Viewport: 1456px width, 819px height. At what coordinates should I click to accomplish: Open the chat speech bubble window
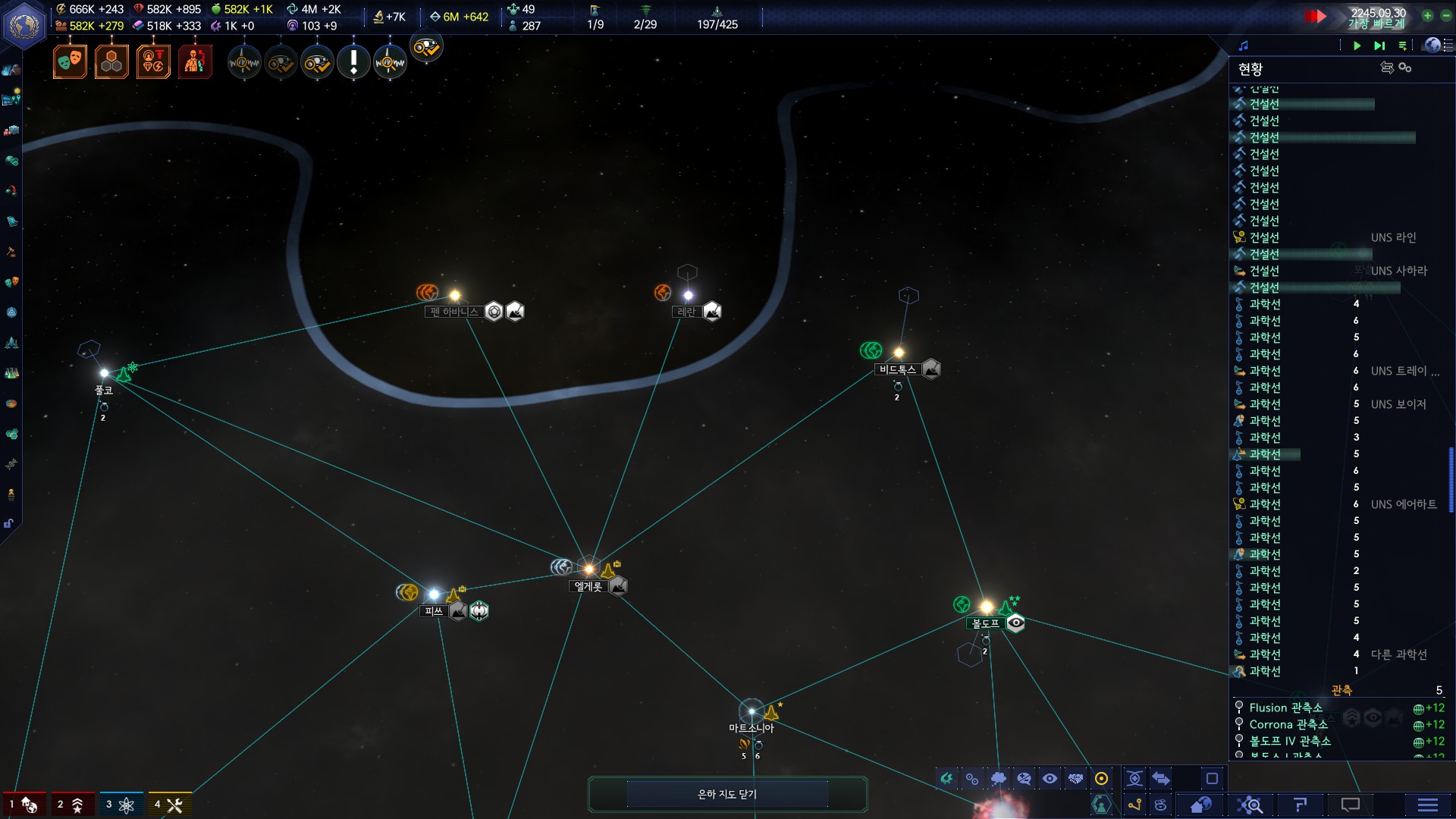click(x=1351, y=805)
